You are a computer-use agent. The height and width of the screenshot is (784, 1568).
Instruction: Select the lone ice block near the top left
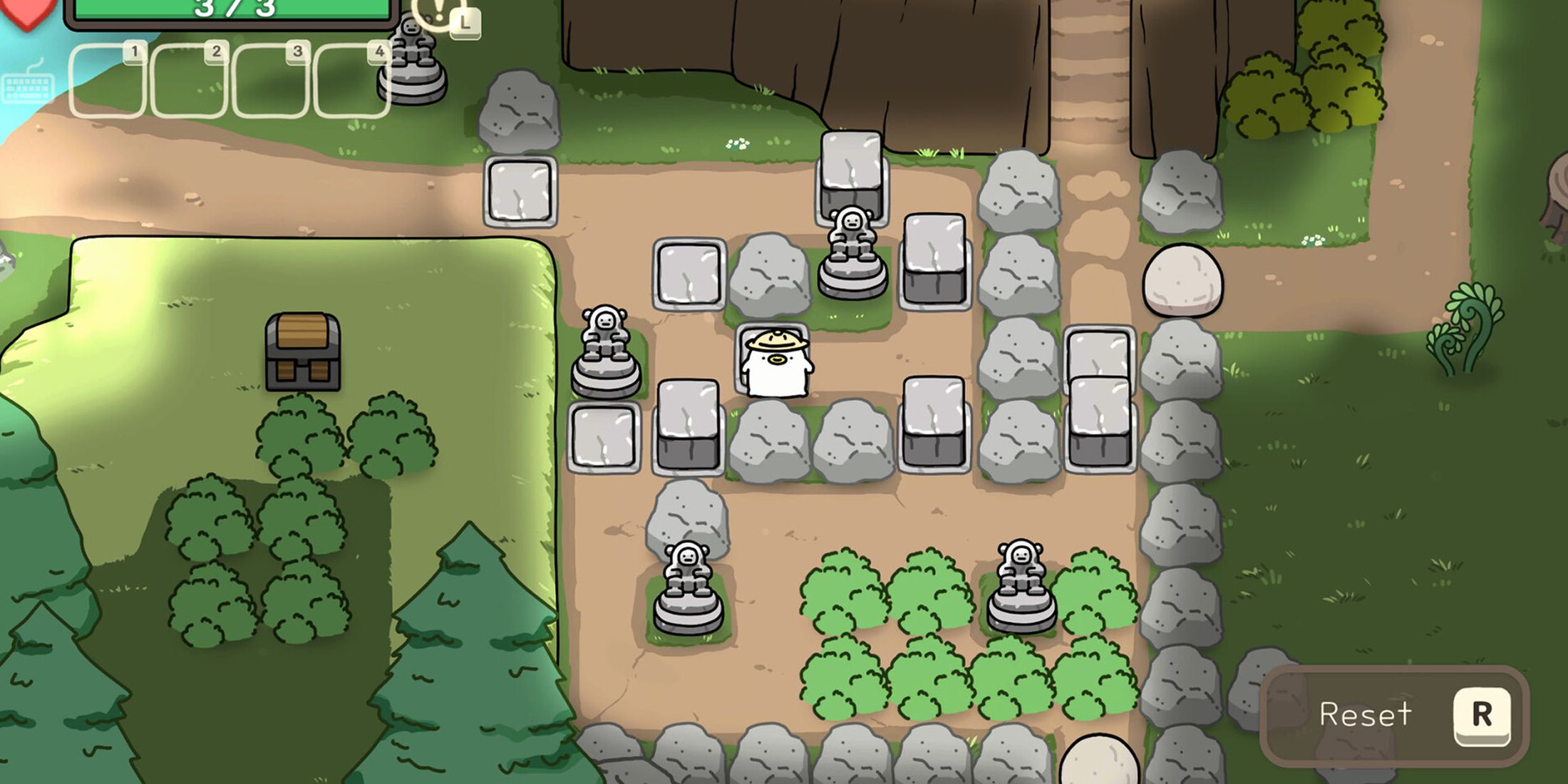tap(521, 192)
